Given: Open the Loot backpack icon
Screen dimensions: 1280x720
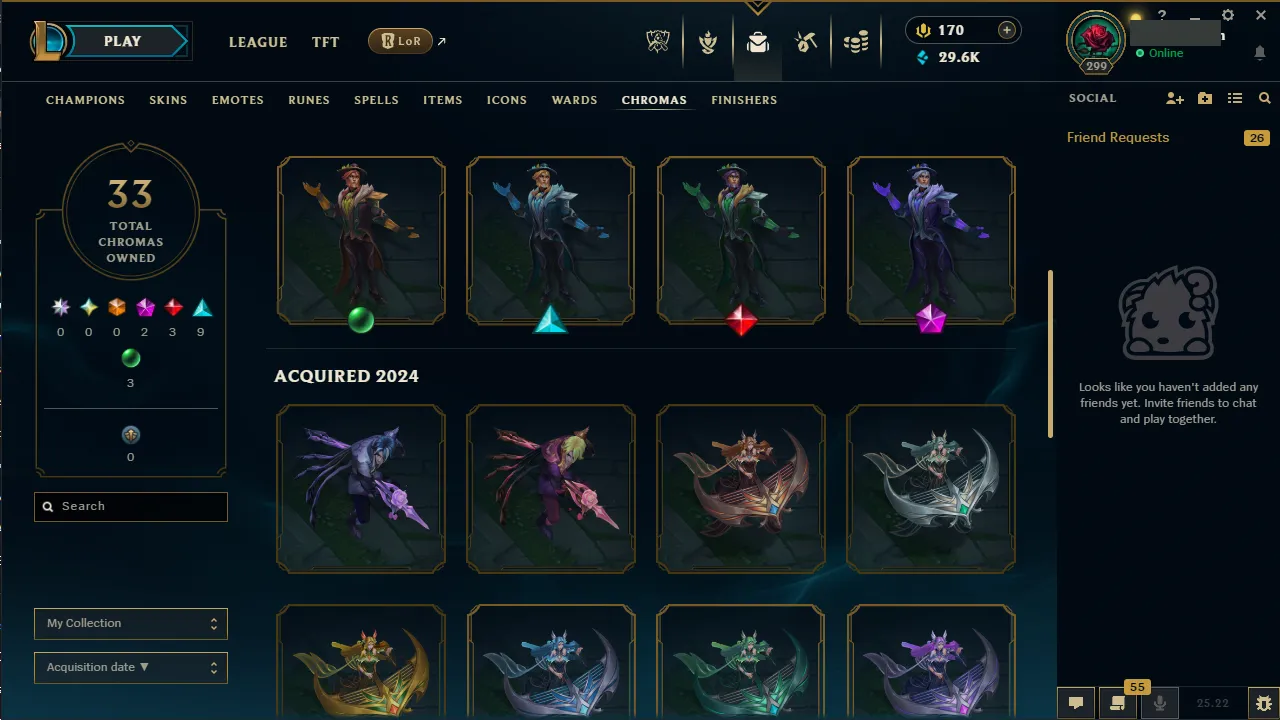Looking at the screenshot, I should point(757,41).
